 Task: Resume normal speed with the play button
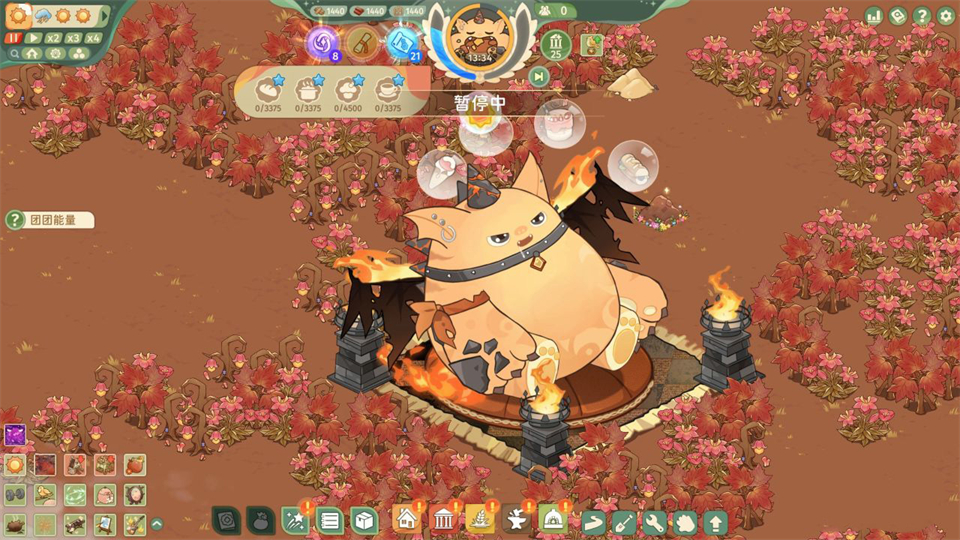[34, 38]
